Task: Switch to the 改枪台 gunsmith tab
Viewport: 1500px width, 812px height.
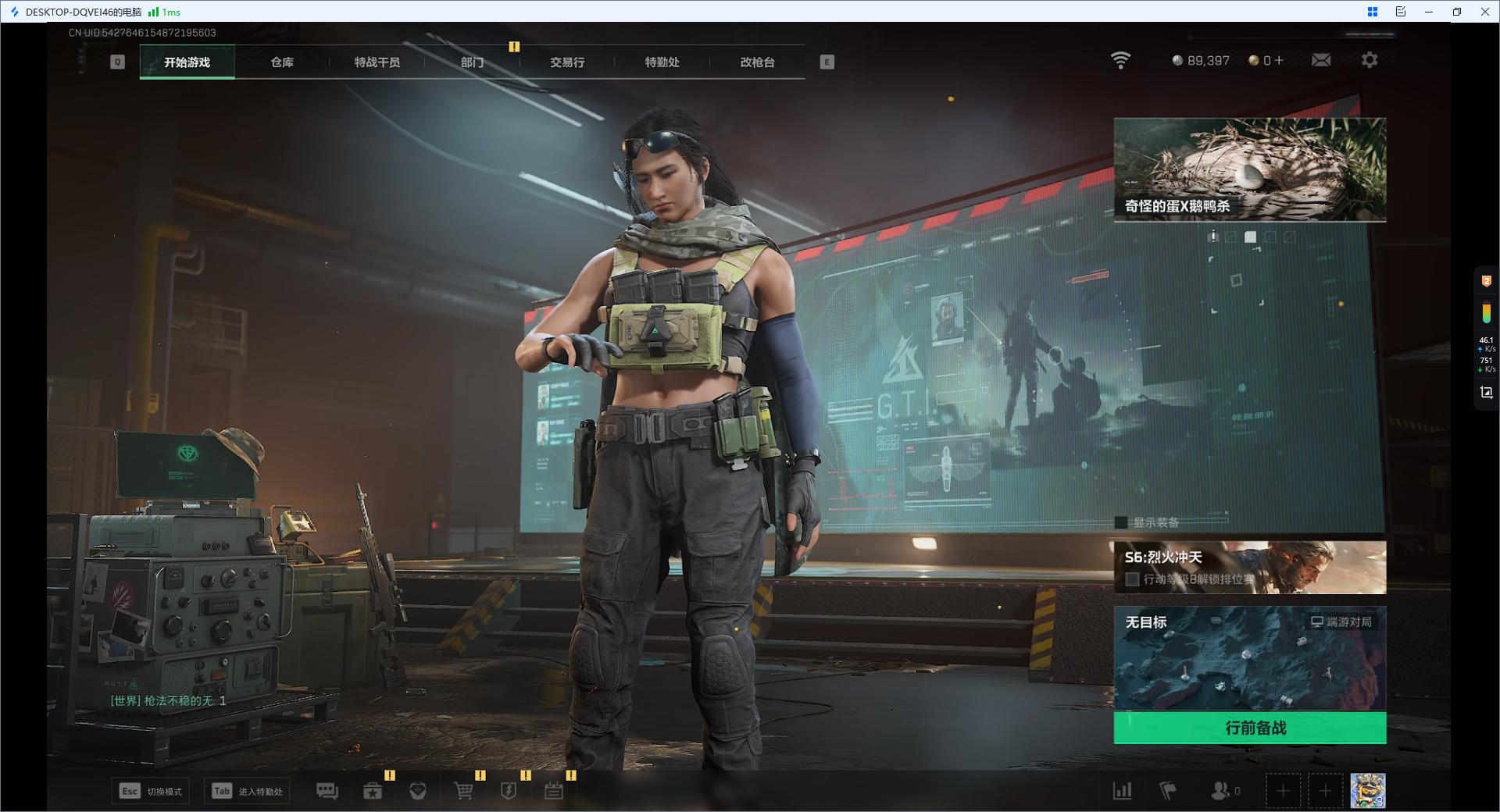Action: pos(757,62)
